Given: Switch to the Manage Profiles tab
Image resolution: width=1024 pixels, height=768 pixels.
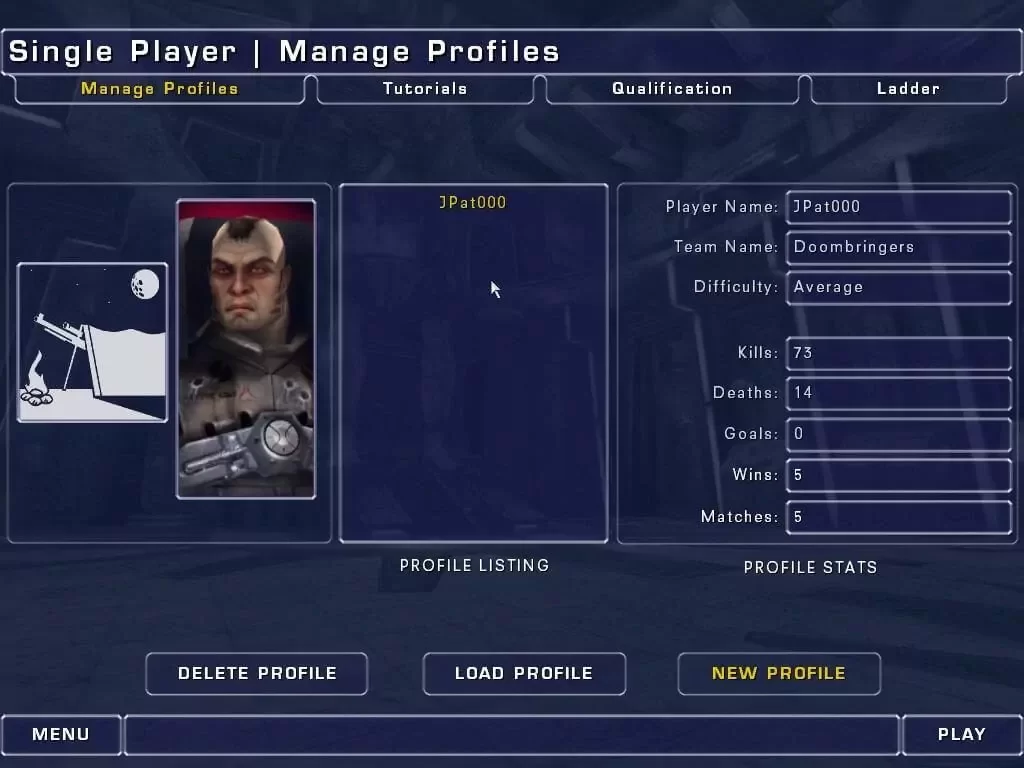Looking at the screenshot, I should pos(160,89).
